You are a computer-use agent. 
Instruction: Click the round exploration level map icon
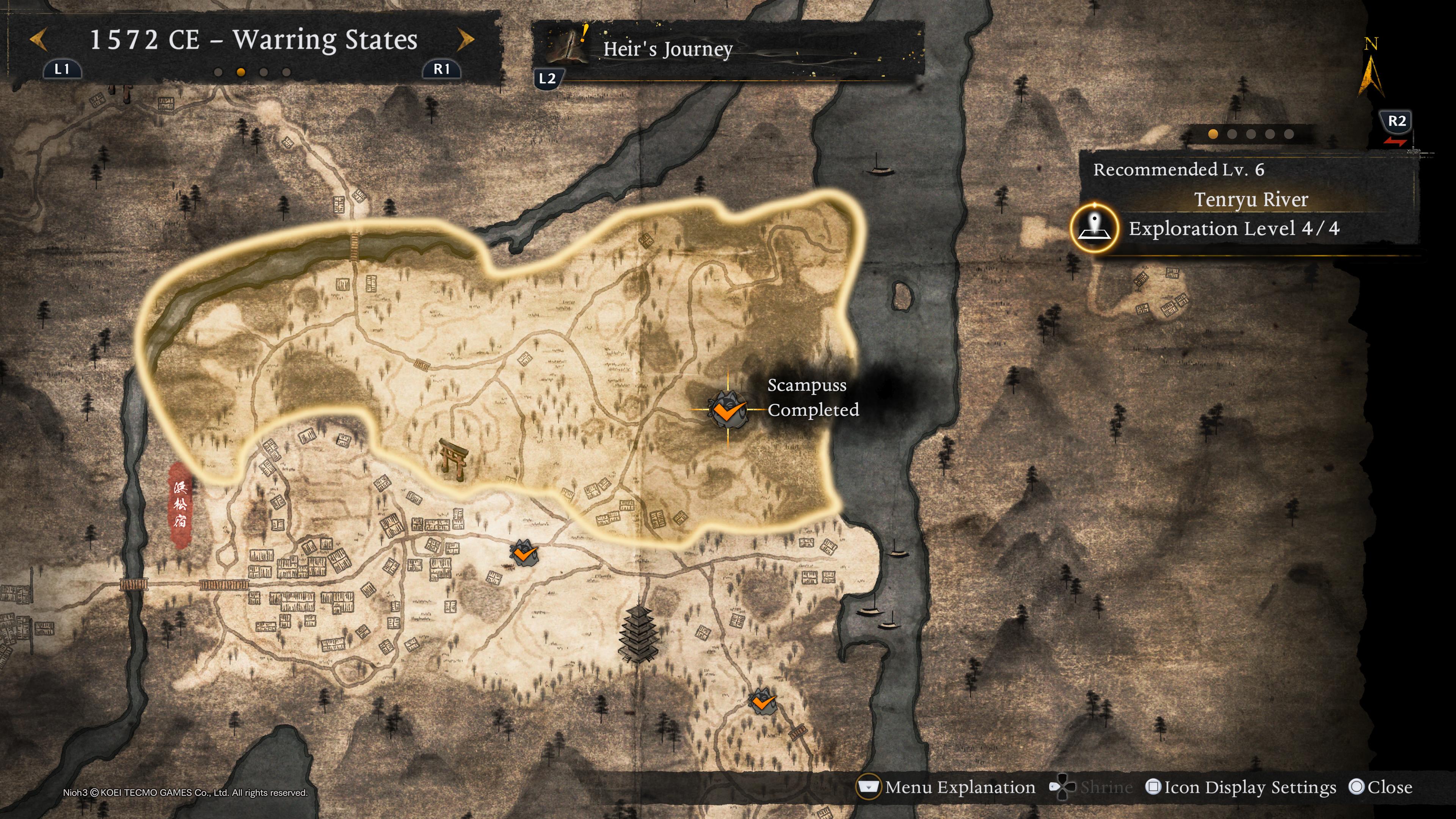pos(1095,228)
